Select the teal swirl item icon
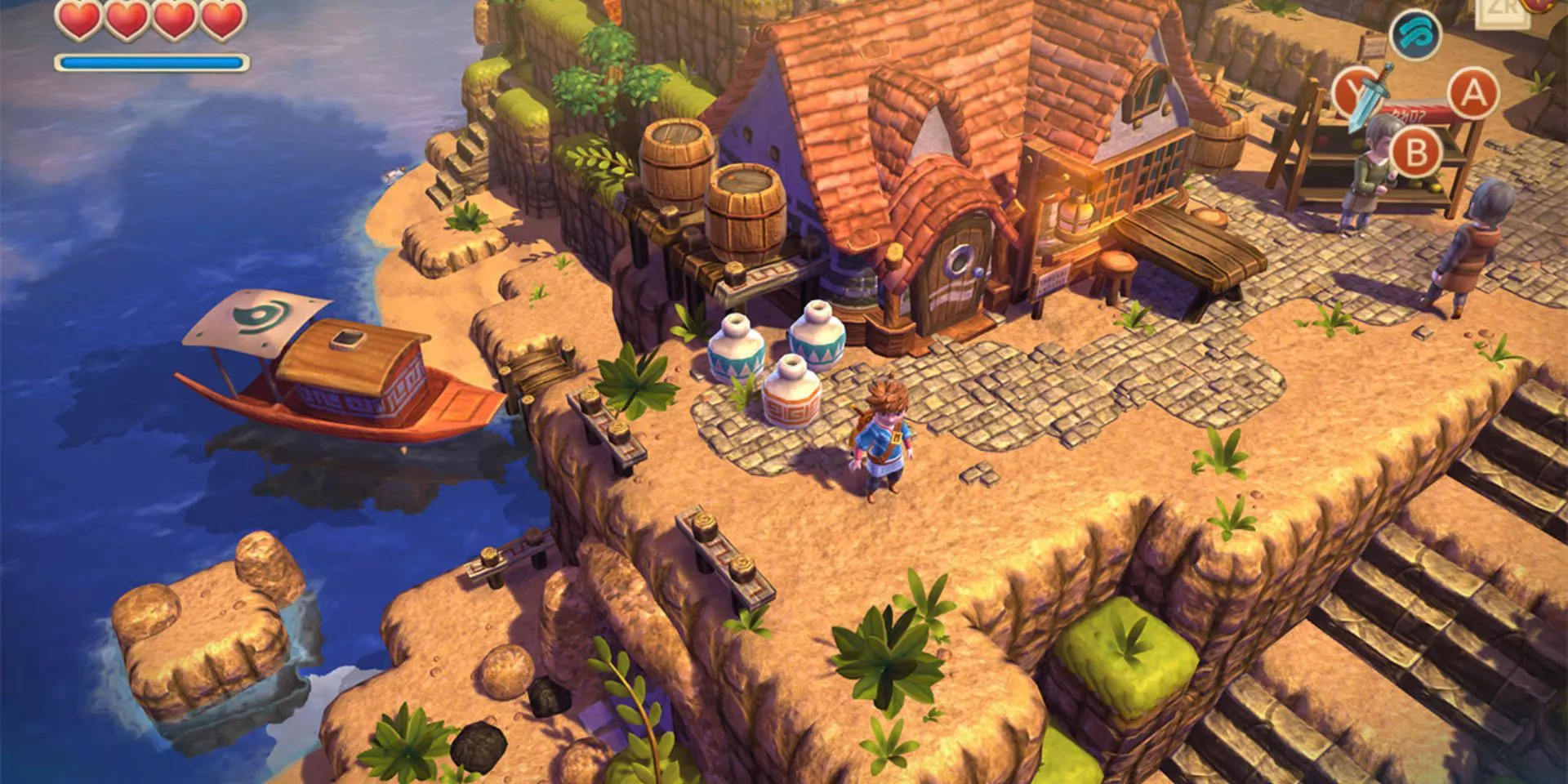 click(1415, 34)
